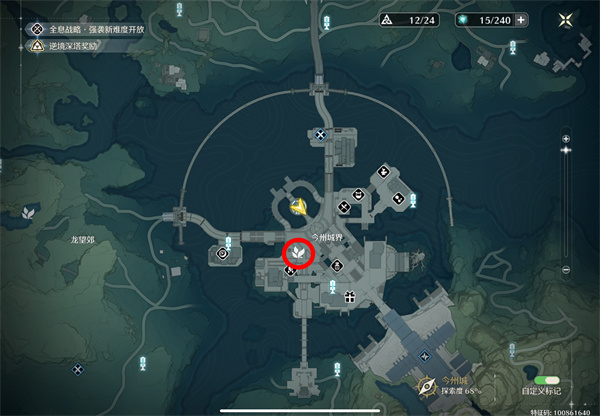Toggle the 自定义标记 custom marker switch

[547, 380]
